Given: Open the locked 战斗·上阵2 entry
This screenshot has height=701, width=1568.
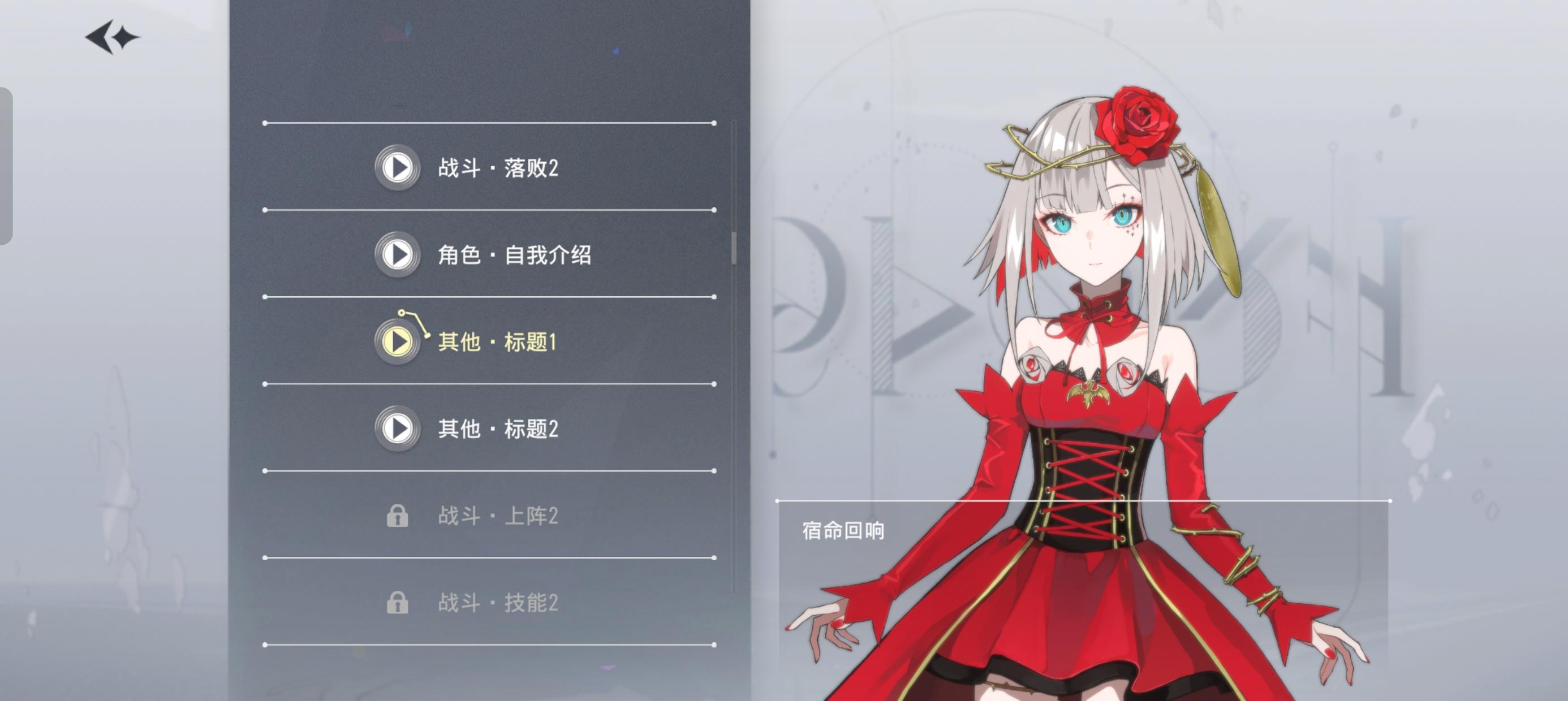Looking at the screenshot, I should click(499, 517).
